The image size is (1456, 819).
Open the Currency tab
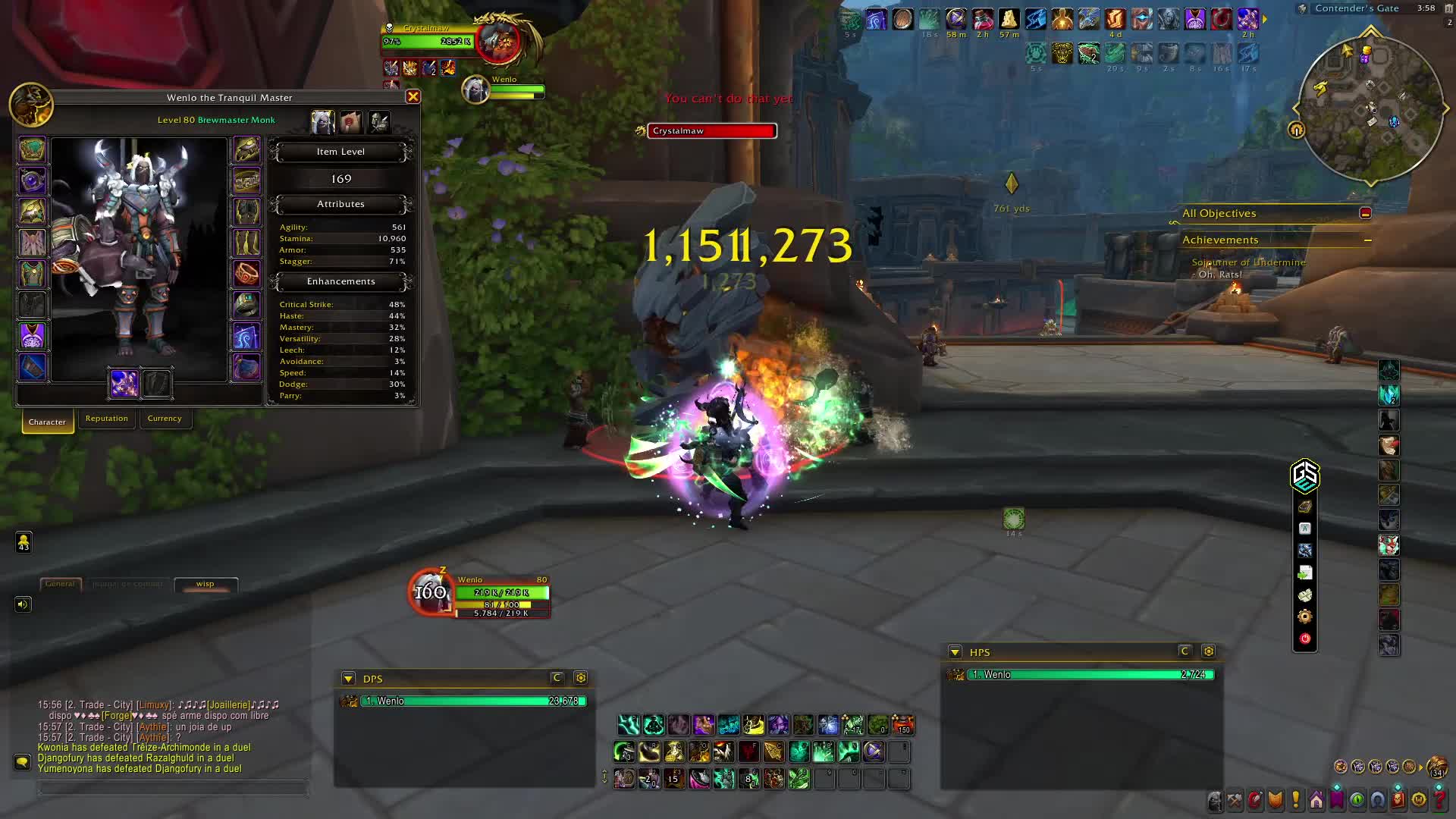[165, 419]
